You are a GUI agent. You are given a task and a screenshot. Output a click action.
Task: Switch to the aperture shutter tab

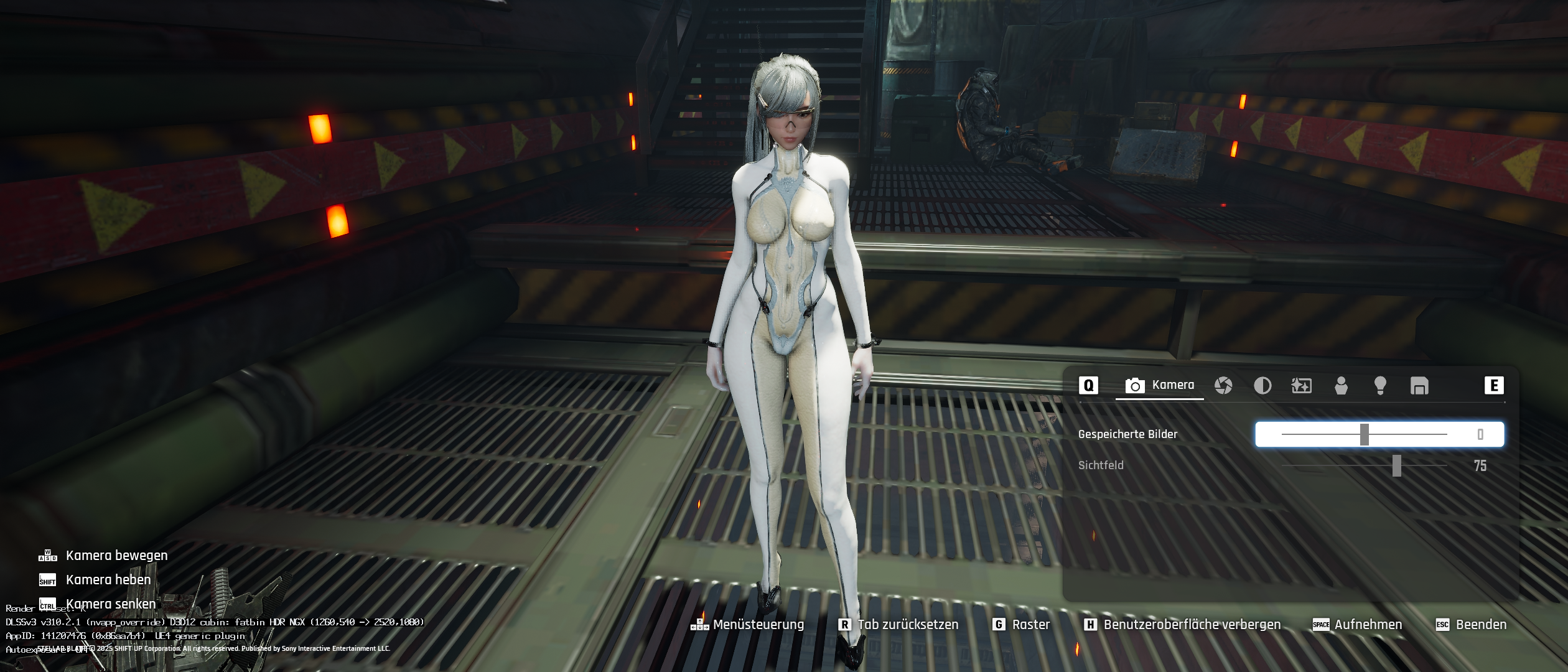pos(1223,386)
